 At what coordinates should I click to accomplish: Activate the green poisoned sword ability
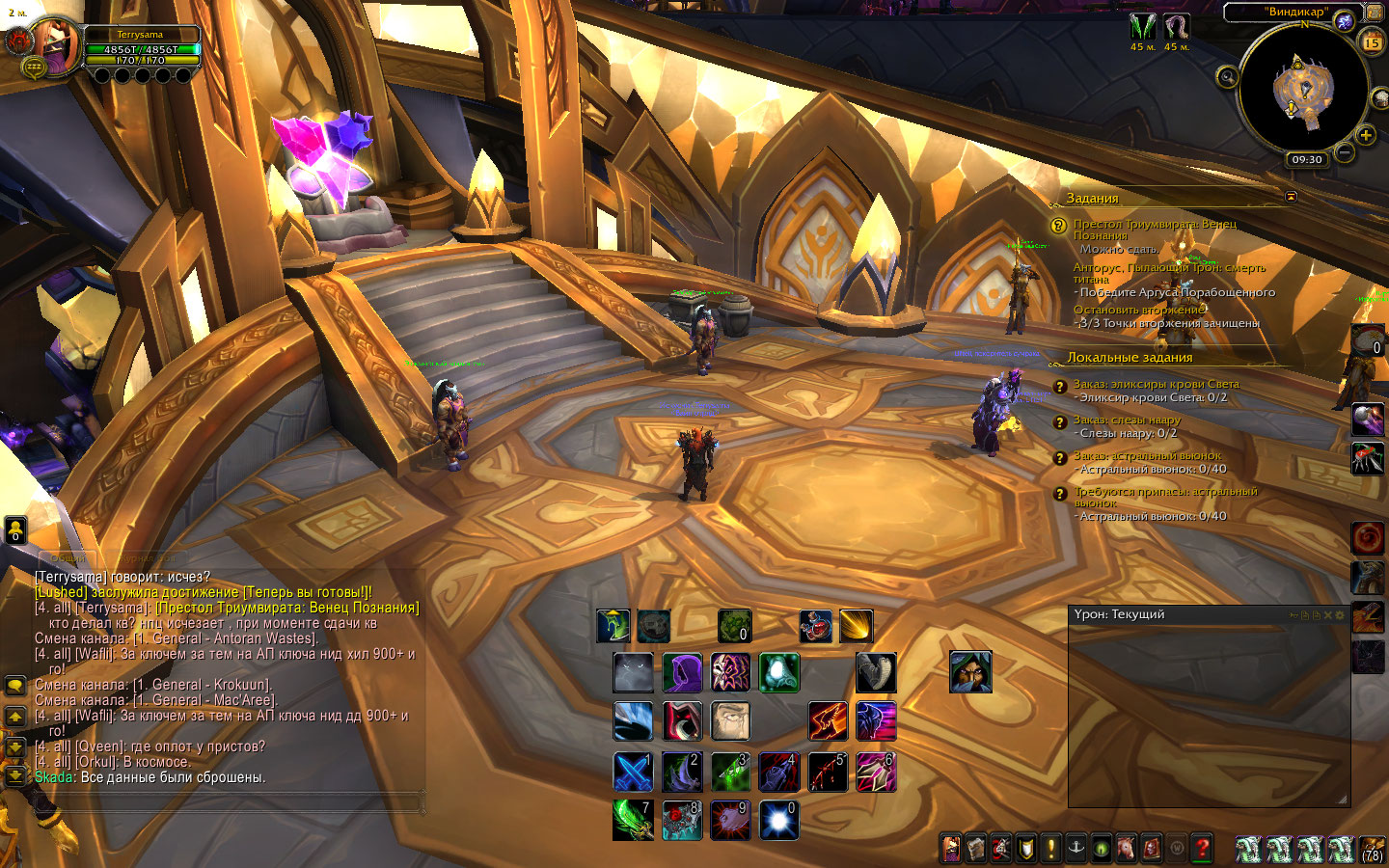click(x=633, y=820)
